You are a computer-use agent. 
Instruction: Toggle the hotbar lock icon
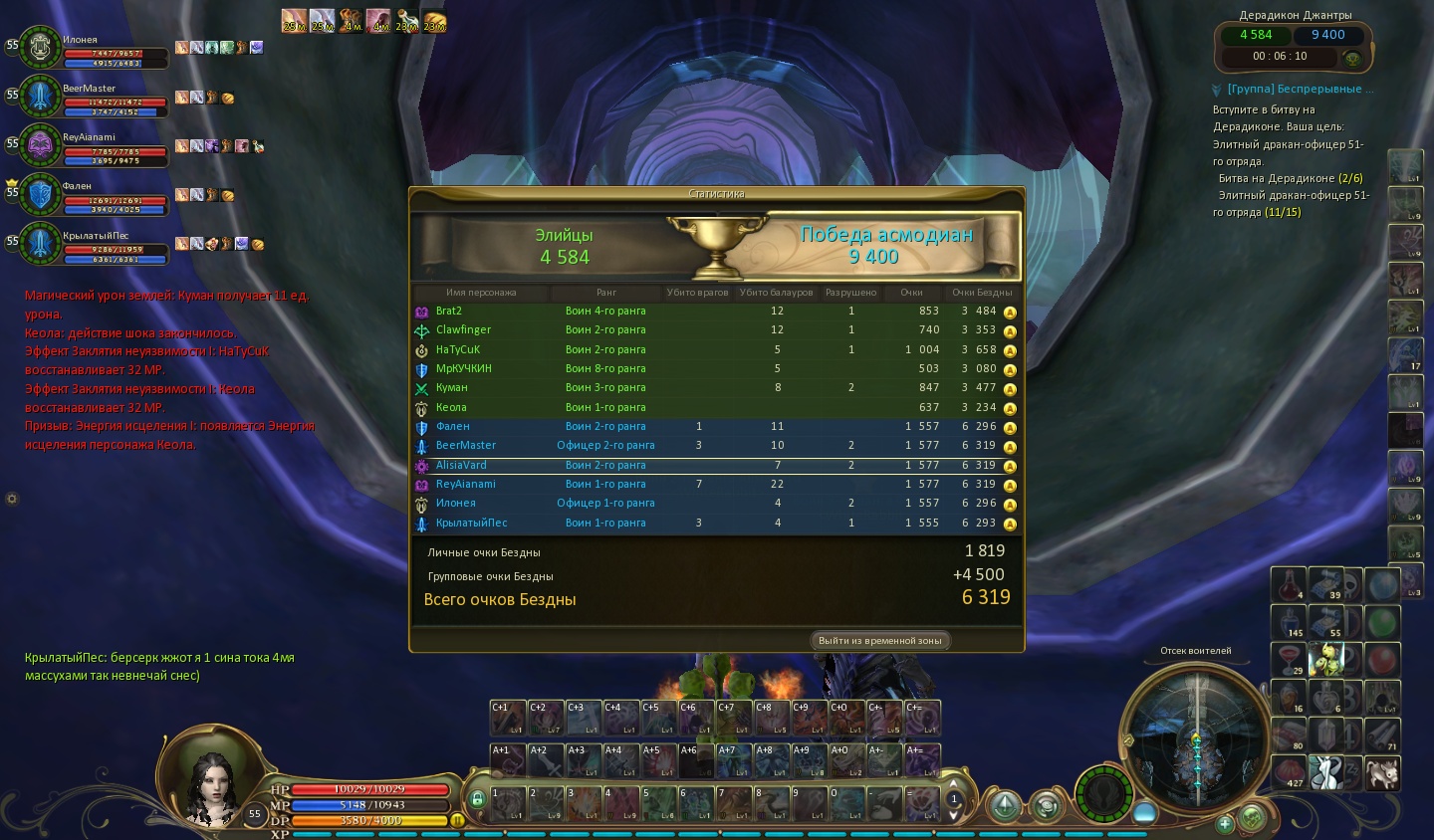(477, 798)
